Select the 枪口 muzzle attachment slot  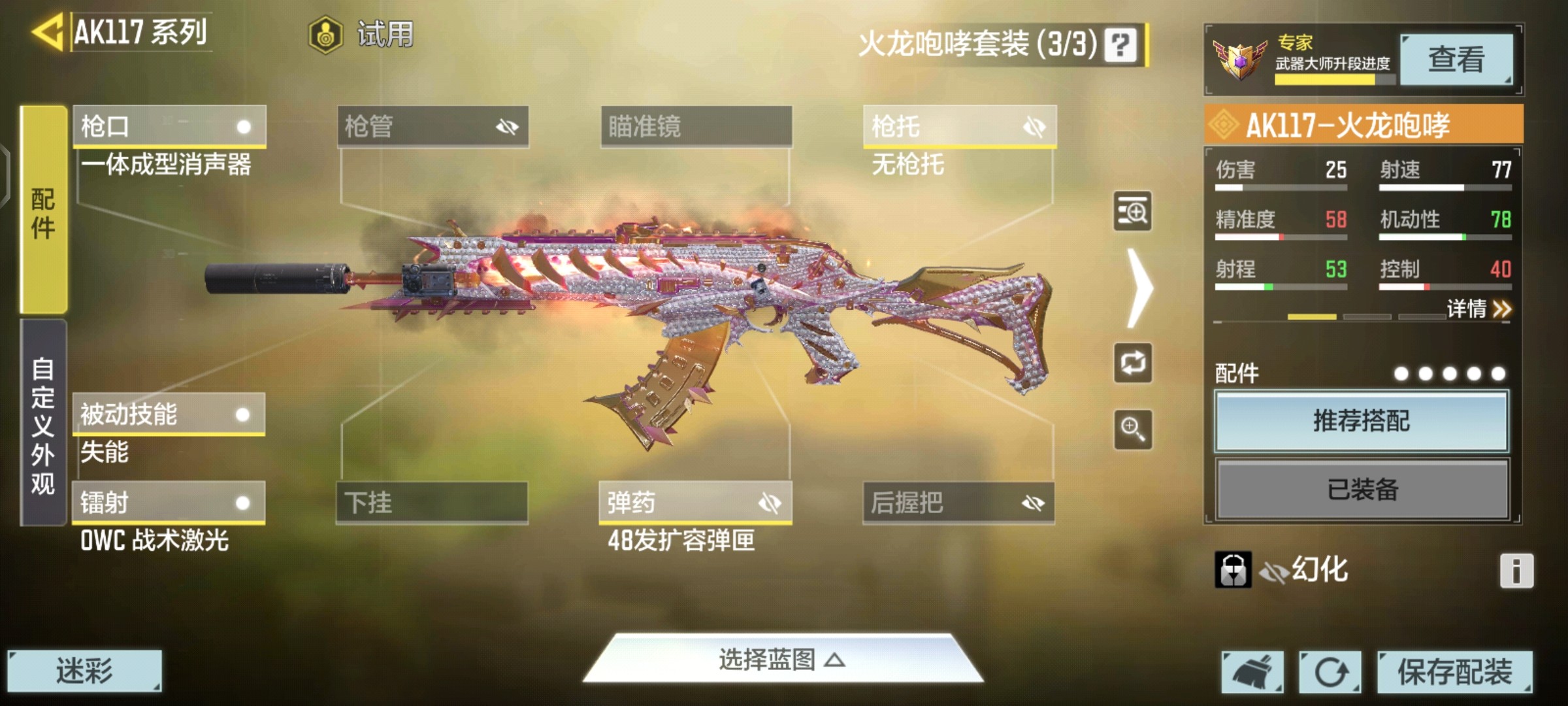[x=169, y=126]
